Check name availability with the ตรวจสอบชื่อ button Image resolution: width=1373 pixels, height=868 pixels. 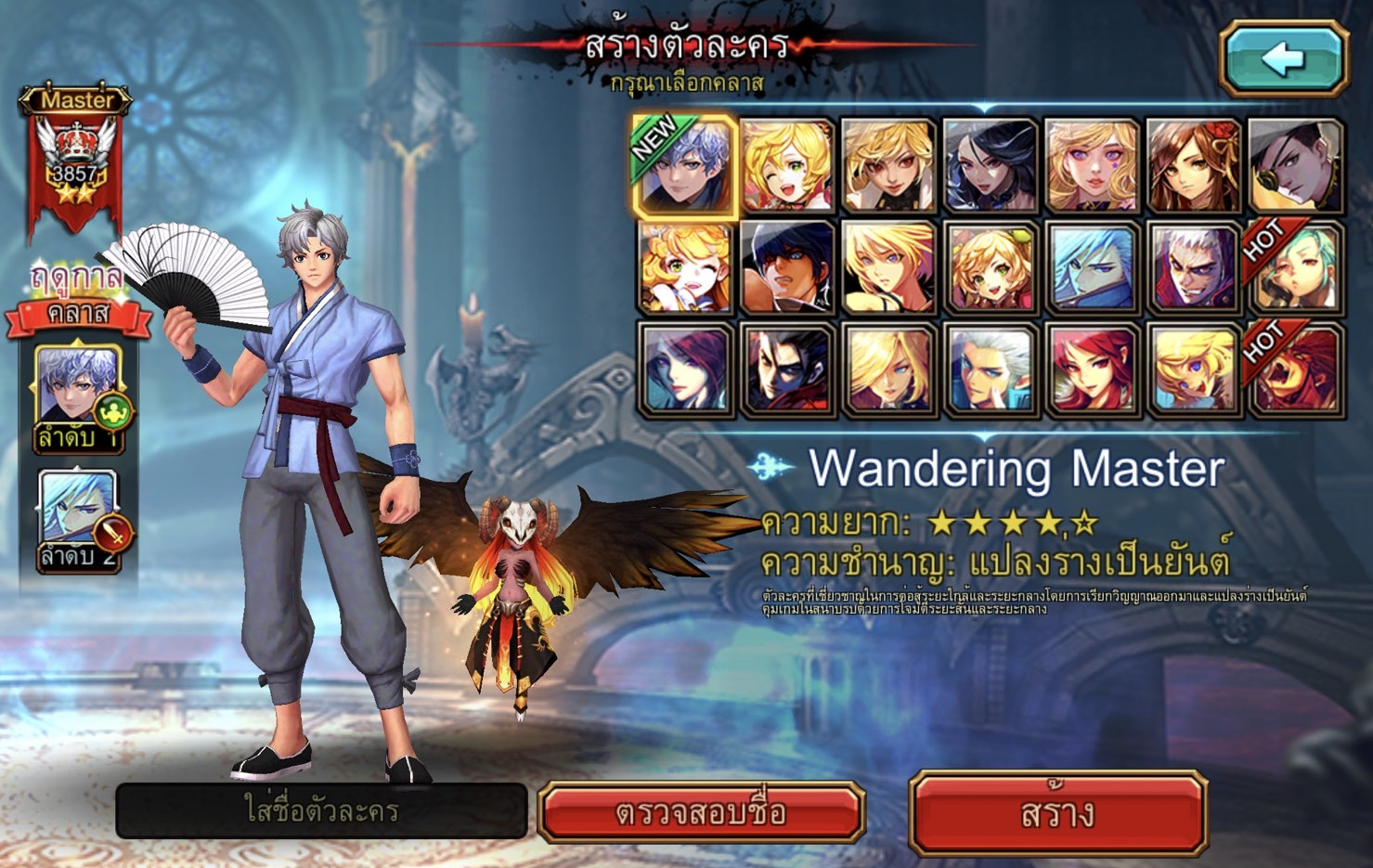tap(702, 813)
